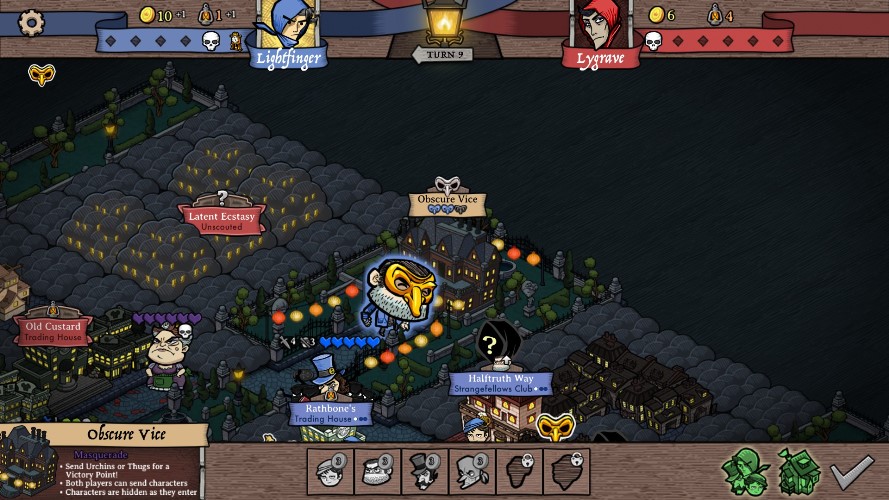Select the Obscure Vice location label
Image resolution: width=889 pixels, height=500 pixels.
(x=448, y=200)
